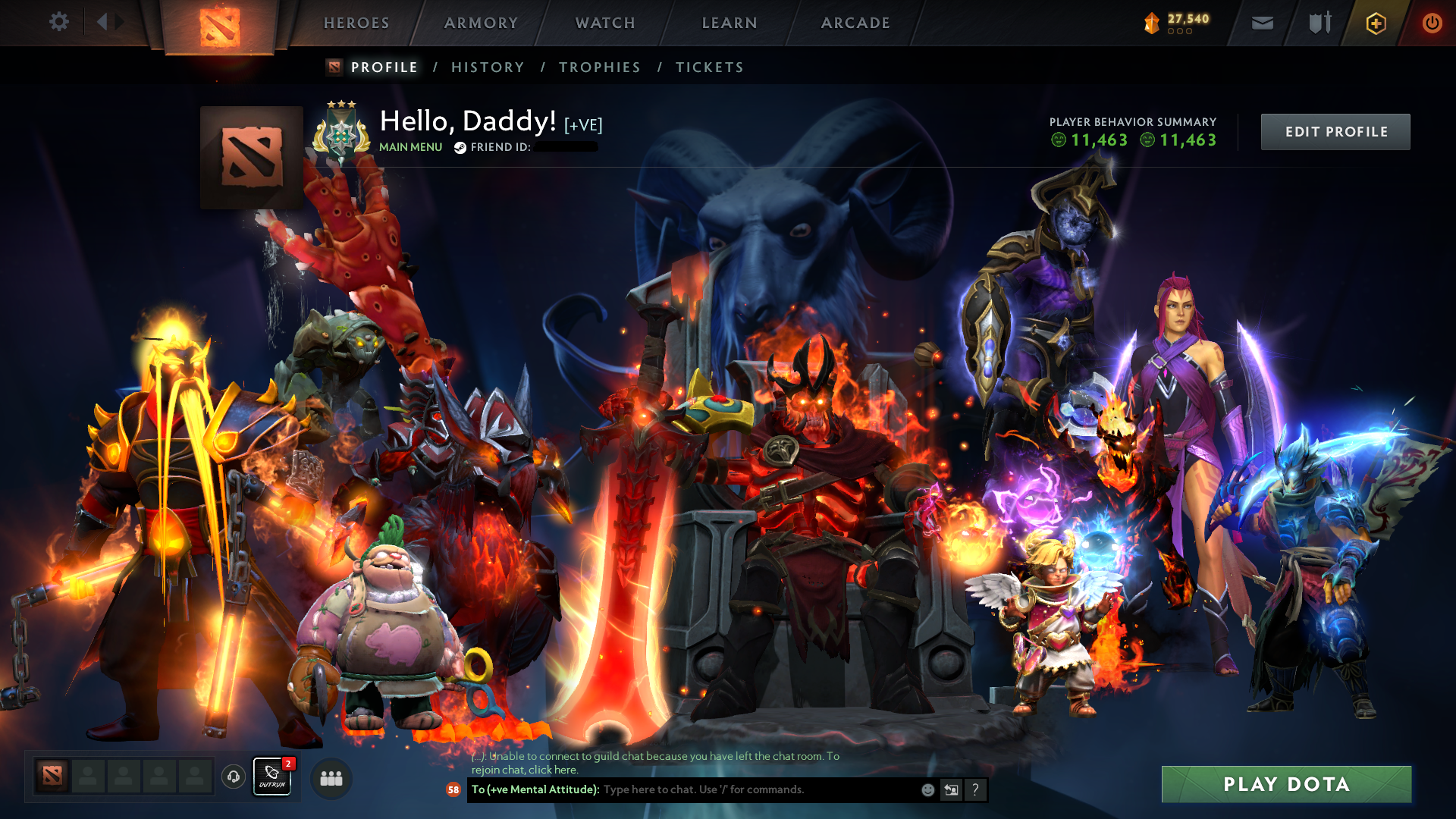Open the mail notifications envelope icon
Image resolution: width=1456 pixels, height=819 pixels.
click(x=1261, y=23)
